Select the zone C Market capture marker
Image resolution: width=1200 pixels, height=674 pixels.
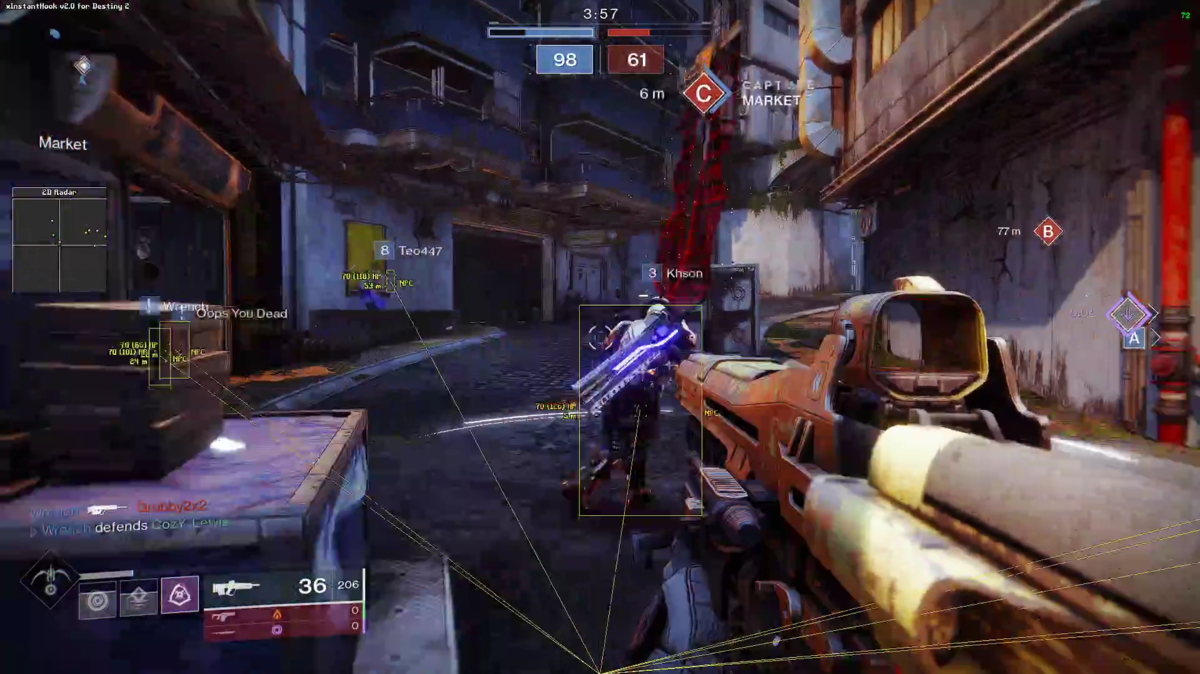[703, 94]
